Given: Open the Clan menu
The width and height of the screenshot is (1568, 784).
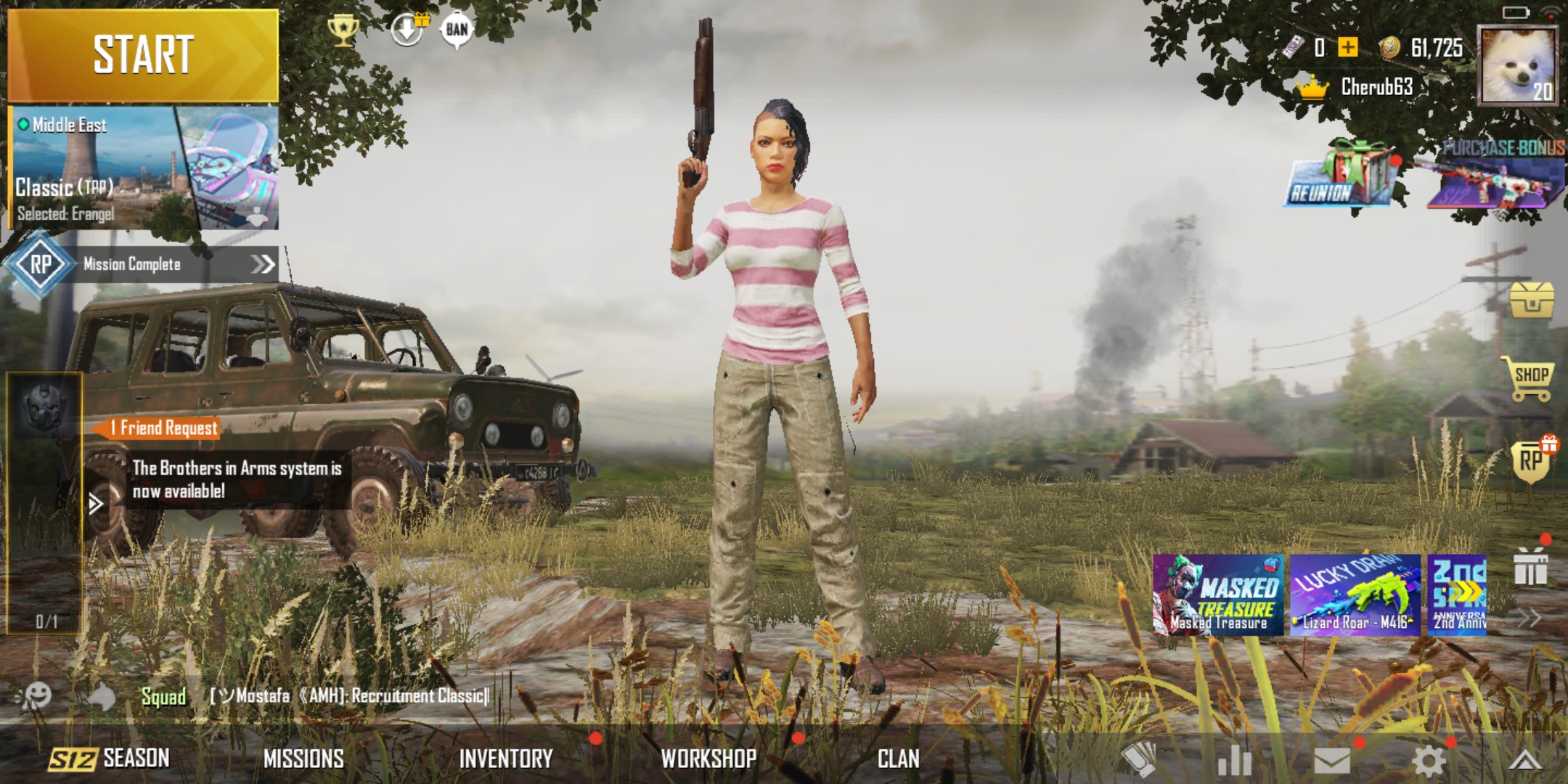Looking at the screenshot, I should (898, 759).
